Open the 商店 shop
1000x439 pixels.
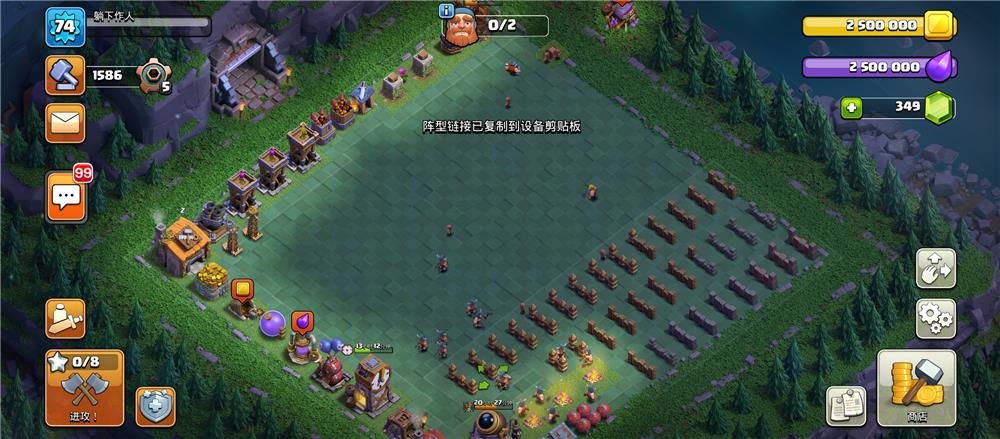(916, 387)
